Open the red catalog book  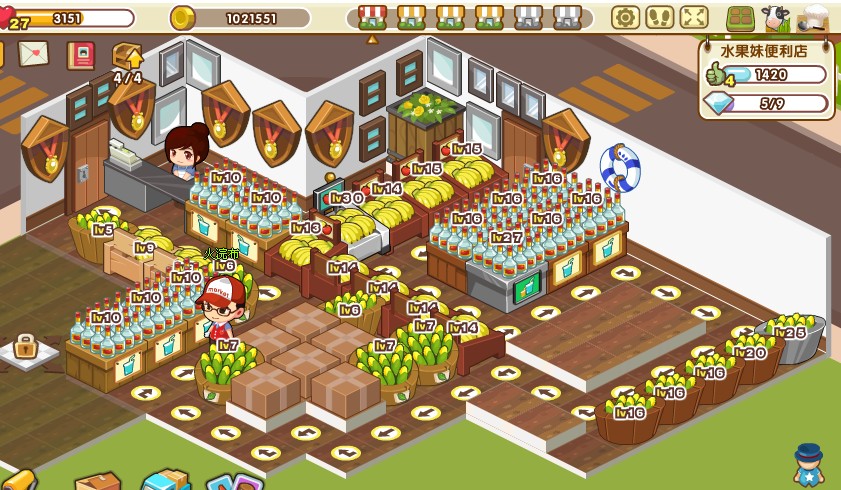(80, 55)
